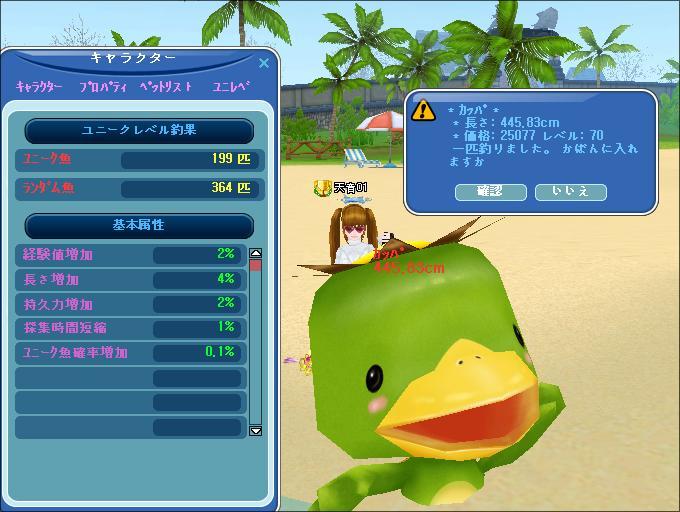
Task: Select the 長さ増加 attribute row
Action: point(130,279)
